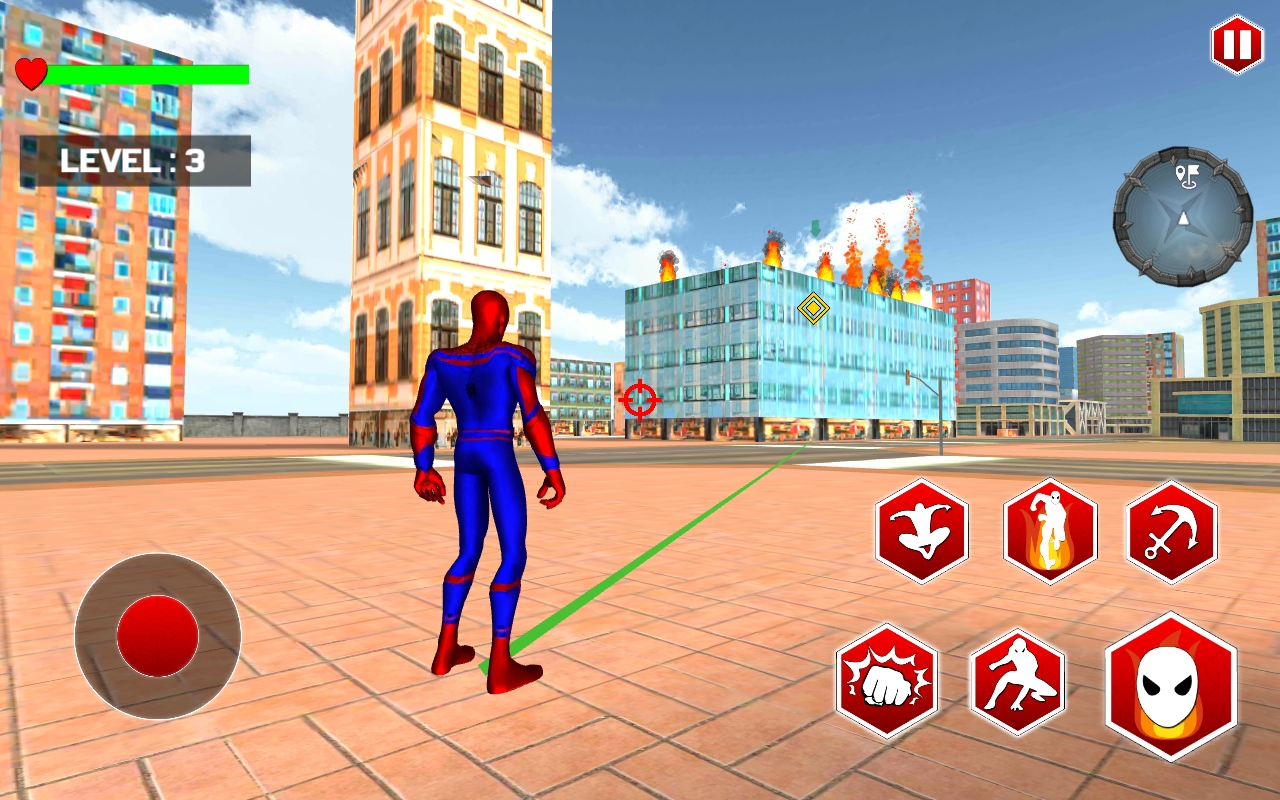Activate the jumping flip ability
The image size is (1280, 800).
pos(922,530)
